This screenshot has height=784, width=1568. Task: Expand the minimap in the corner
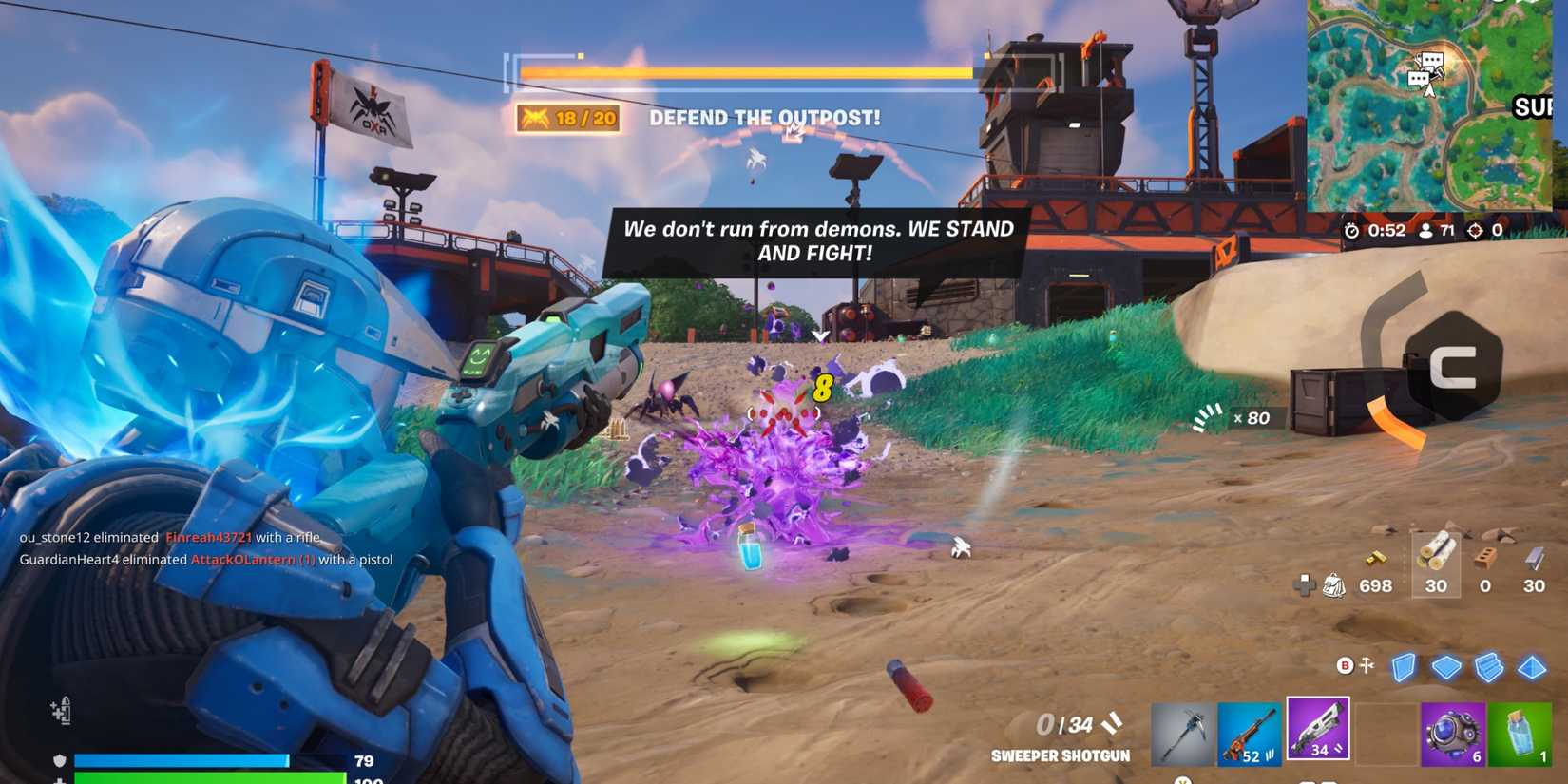point(1435,105)
